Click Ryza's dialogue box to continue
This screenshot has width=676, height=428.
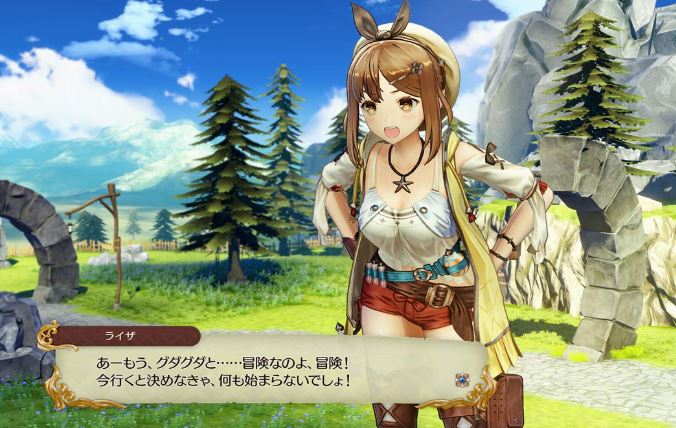(x=260, y=370)
